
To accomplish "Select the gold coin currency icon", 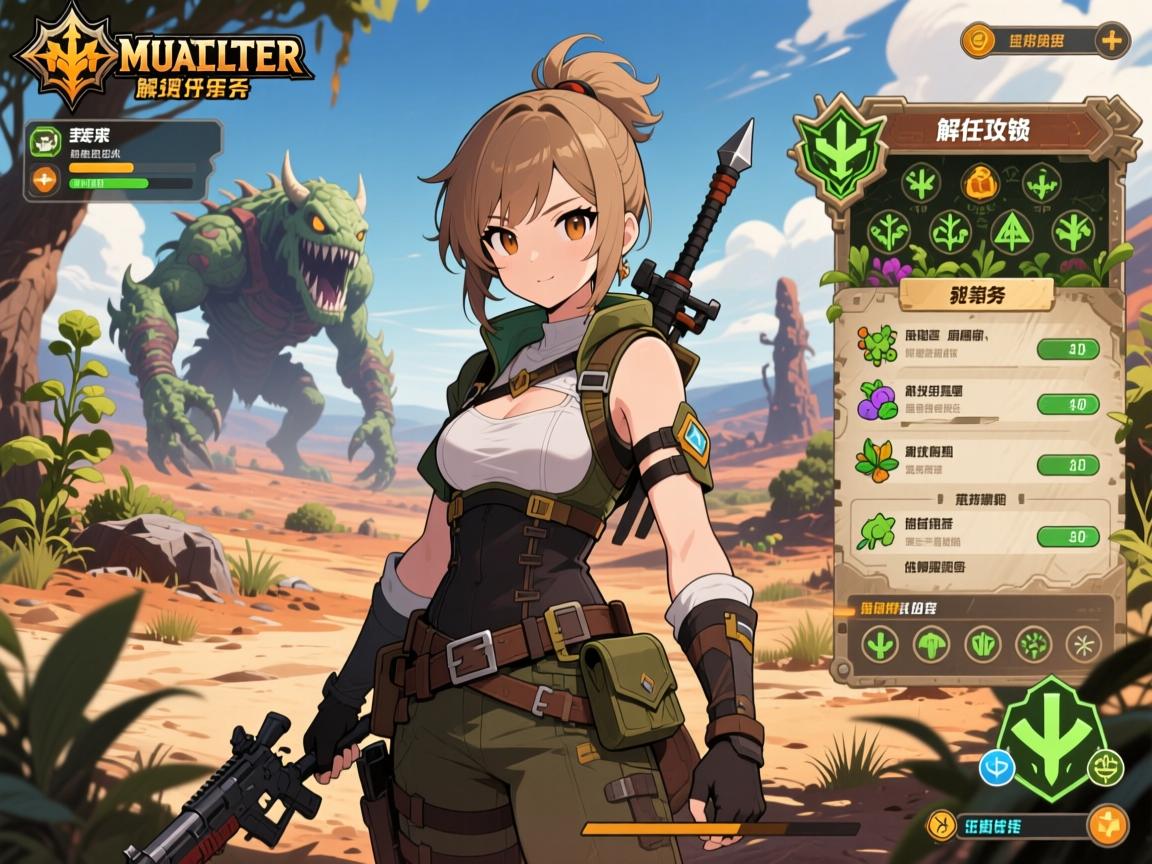I will (x=978, y=41).
